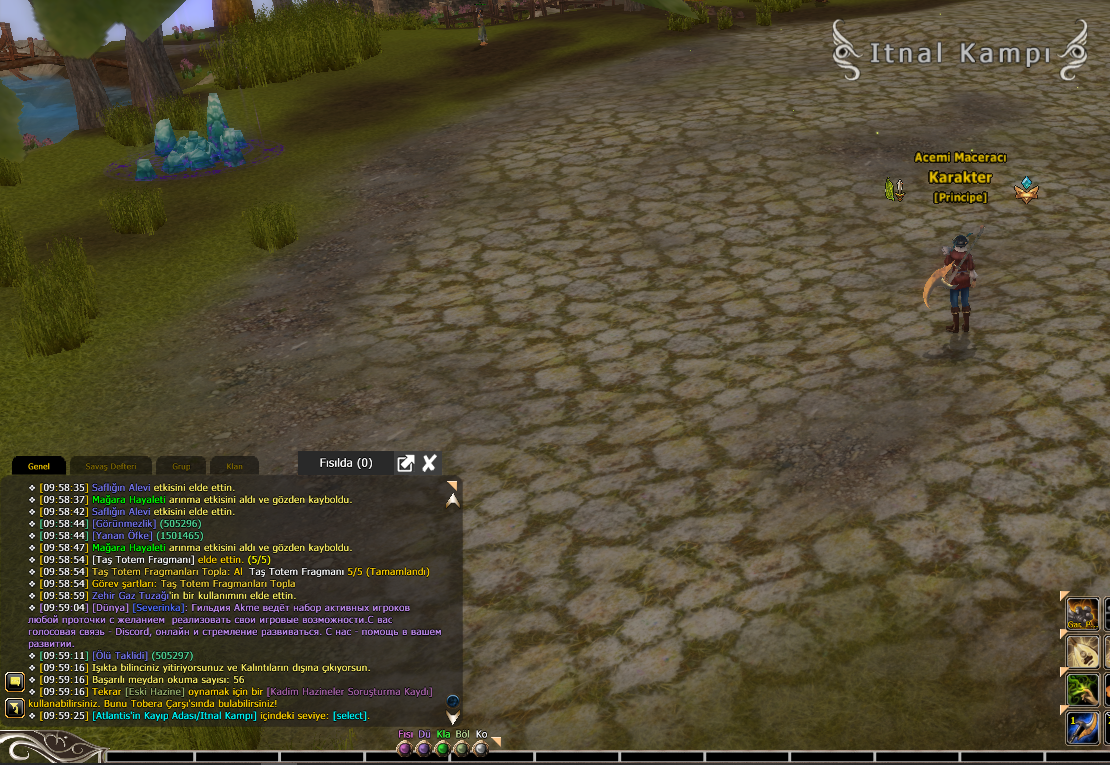The image size is (1110, 765).
Task: Cast the green poison gas hand skill
Action: [1083, 689]
